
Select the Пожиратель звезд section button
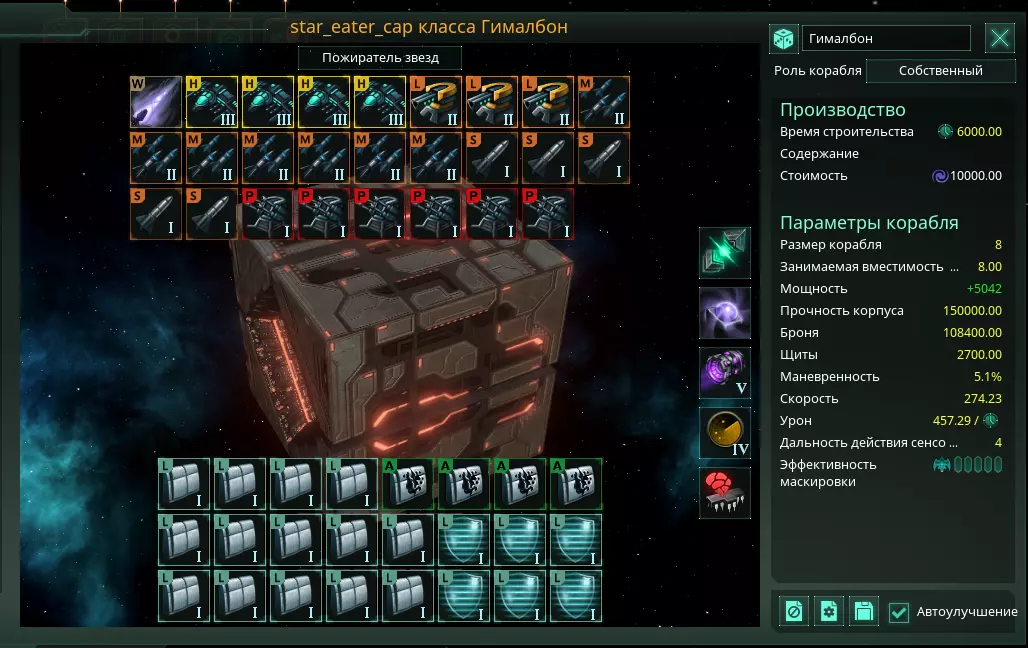380,58
